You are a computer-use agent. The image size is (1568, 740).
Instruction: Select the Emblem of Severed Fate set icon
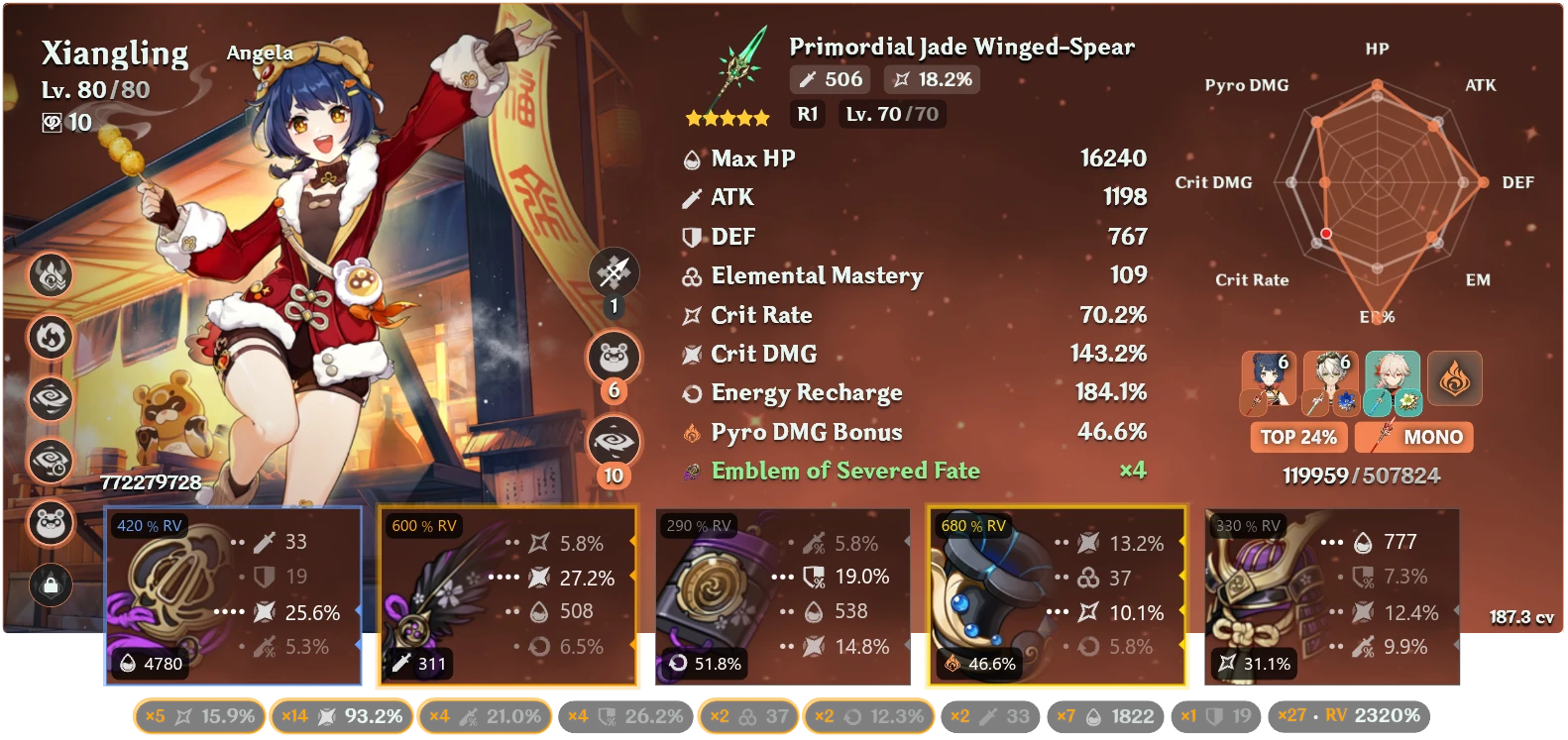coord(694,472)
